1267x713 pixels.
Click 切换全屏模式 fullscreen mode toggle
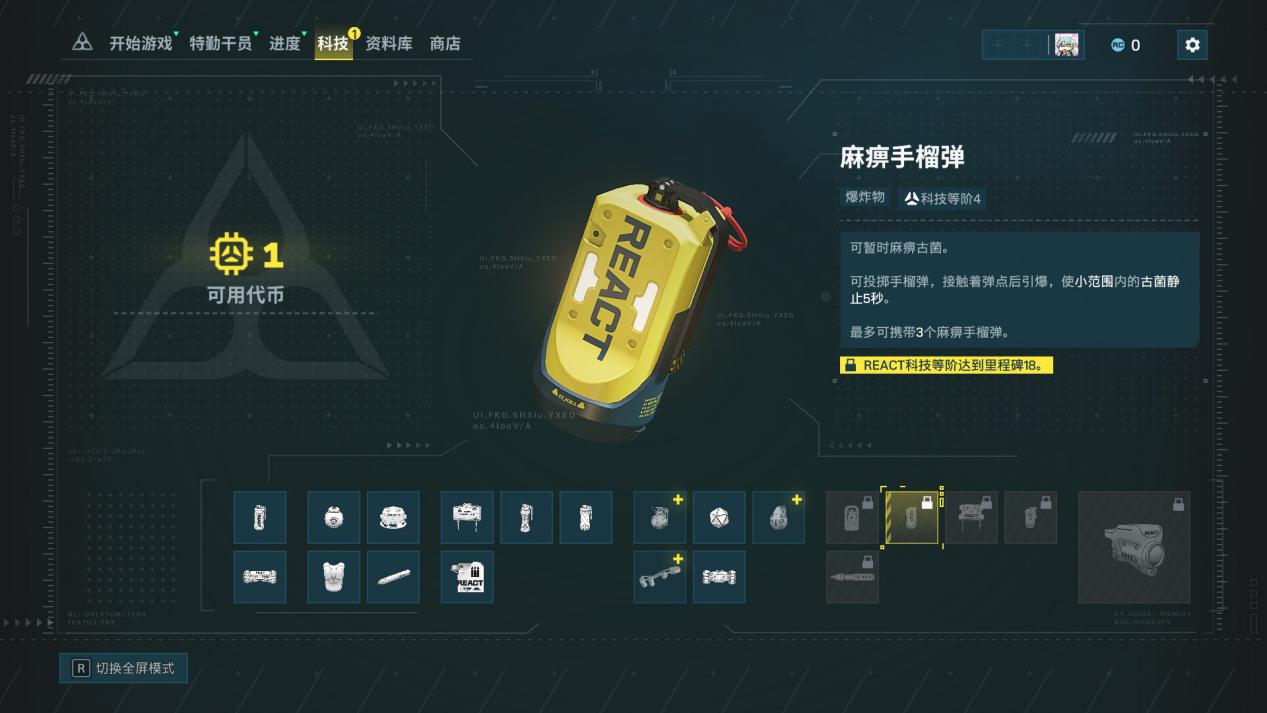(123, 668)
